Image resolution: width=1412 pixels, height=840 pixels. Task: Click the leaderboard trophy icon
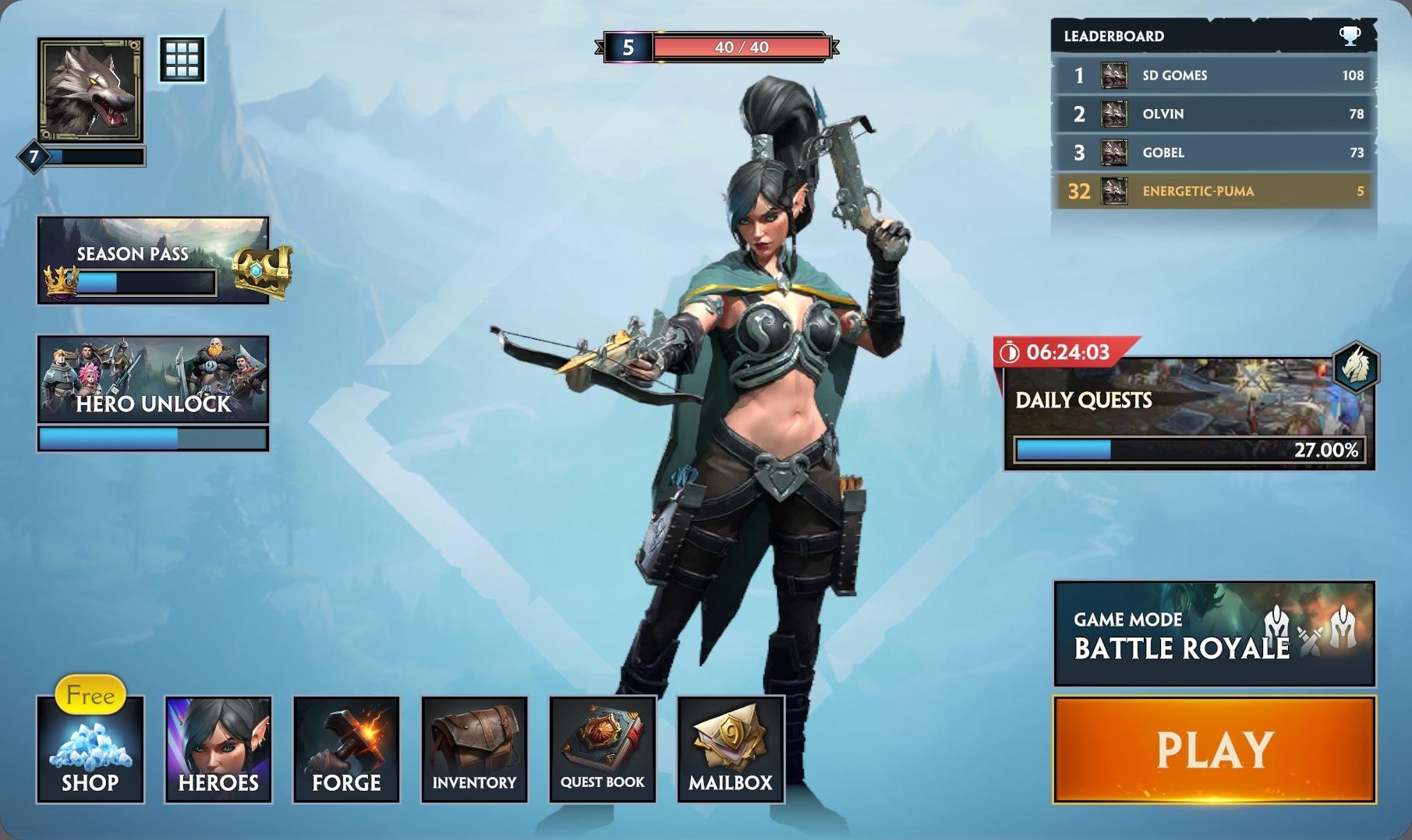[x=1350, y=36]
